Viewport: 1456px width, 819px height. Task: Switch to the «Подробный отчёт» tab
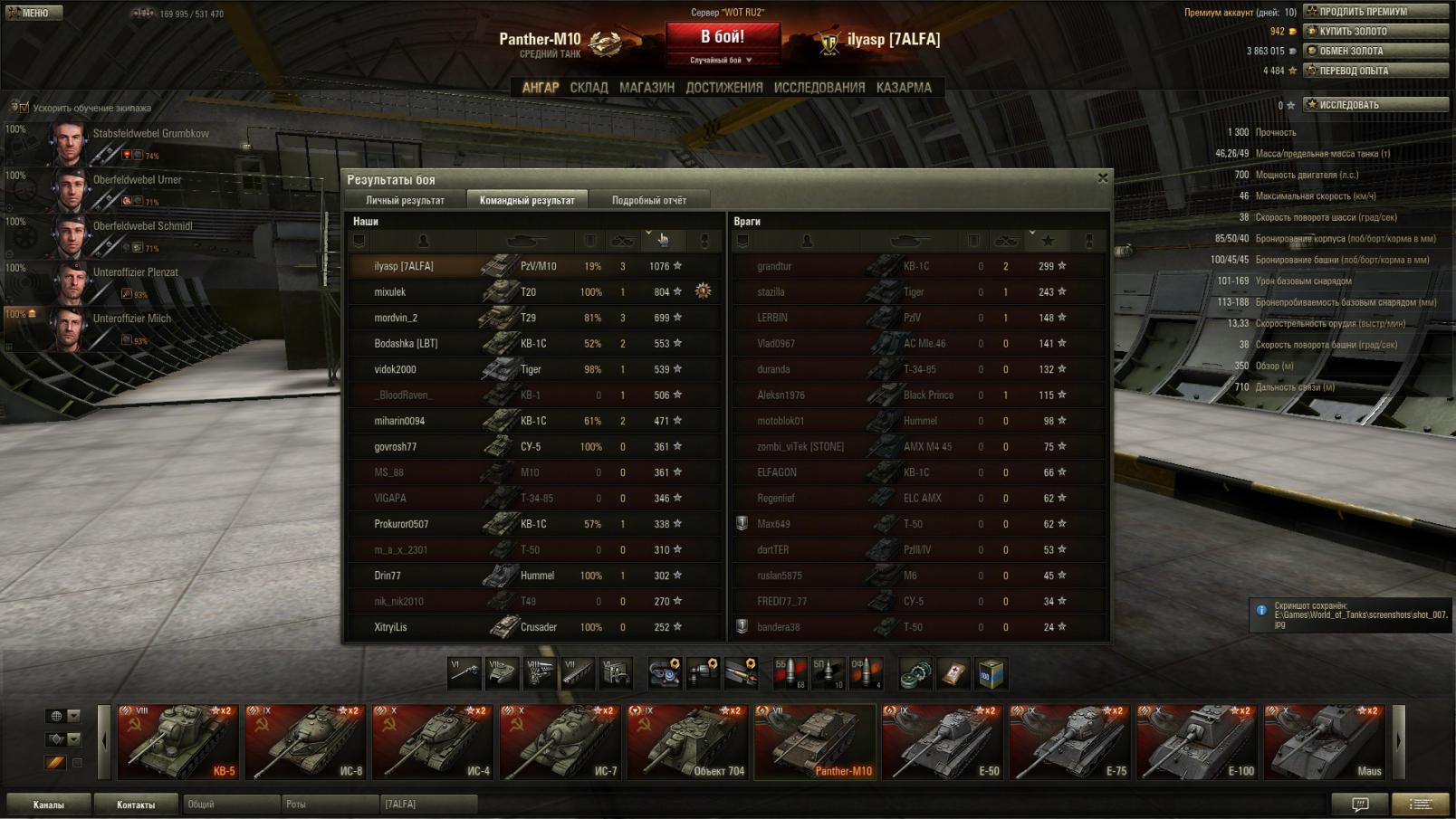648,200
